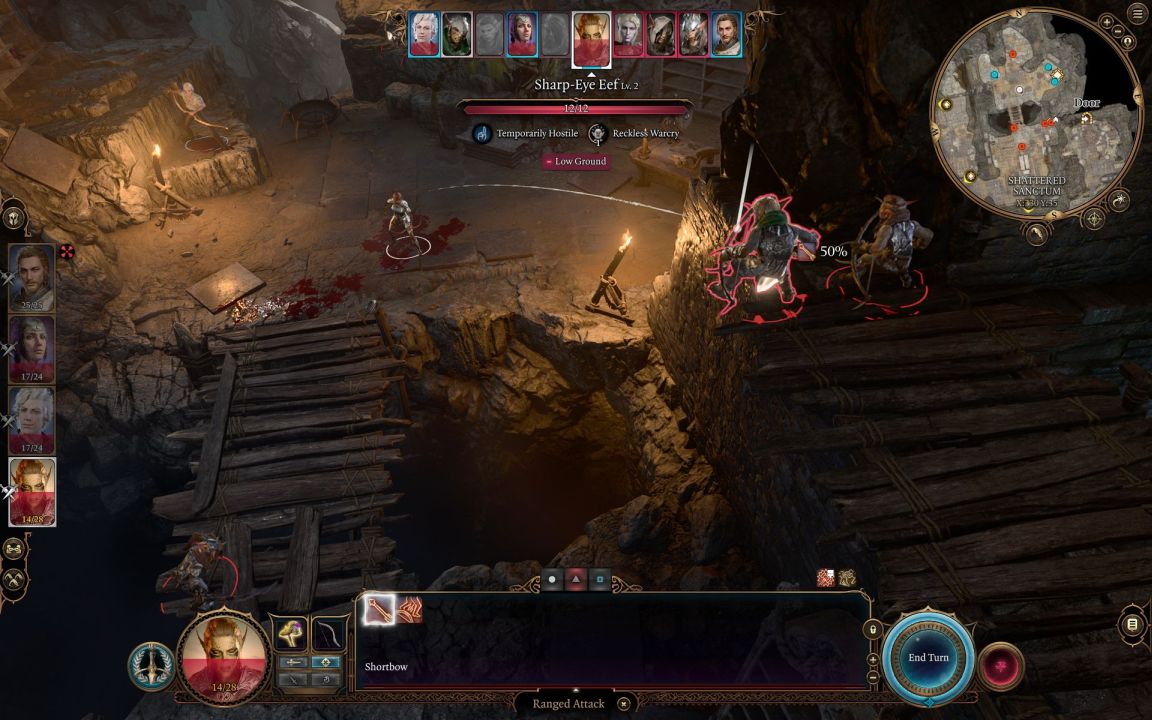Open the combat log panel
Image resolution: width=1152 pixels, height=720 pixels.
1131,624
